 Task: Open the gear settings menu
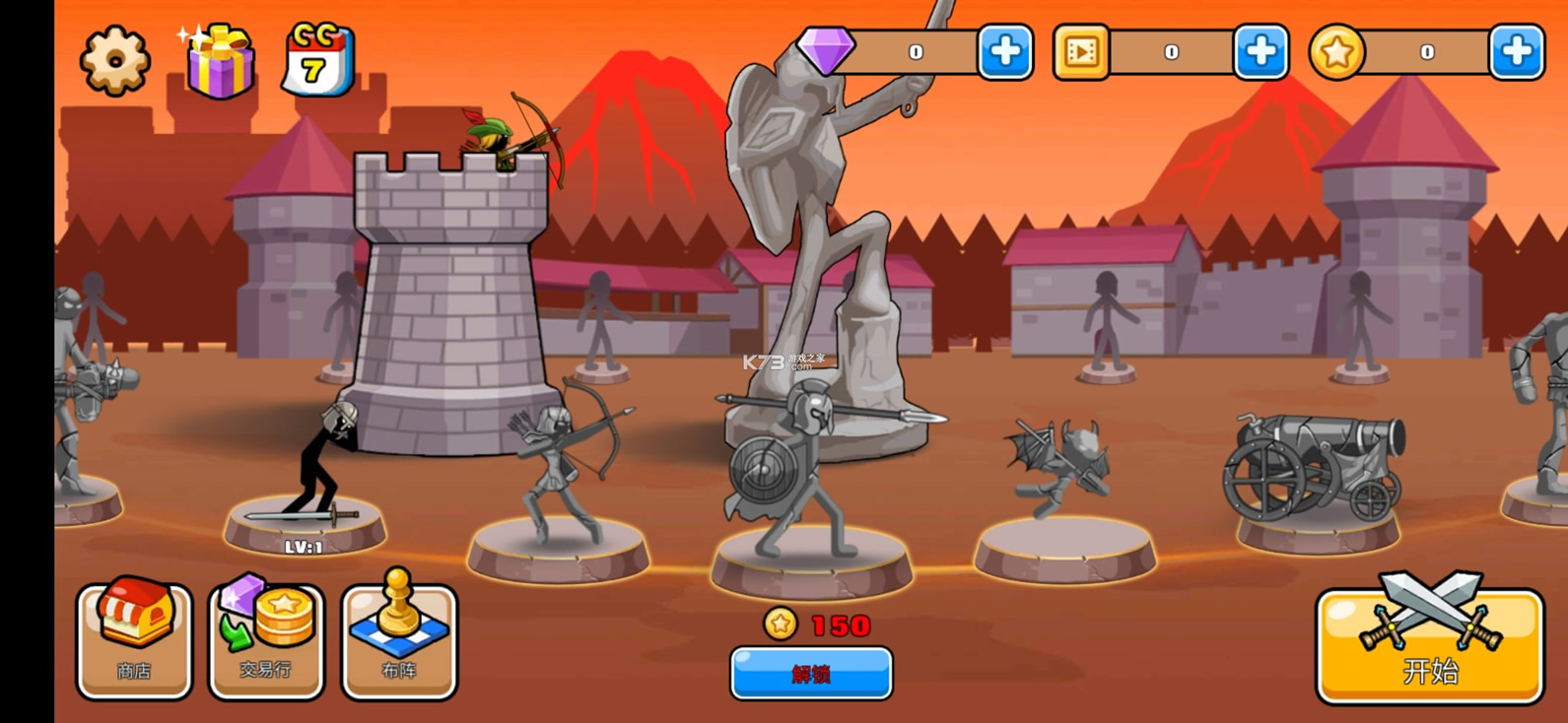pyautogui.click(x=114, y=61)
